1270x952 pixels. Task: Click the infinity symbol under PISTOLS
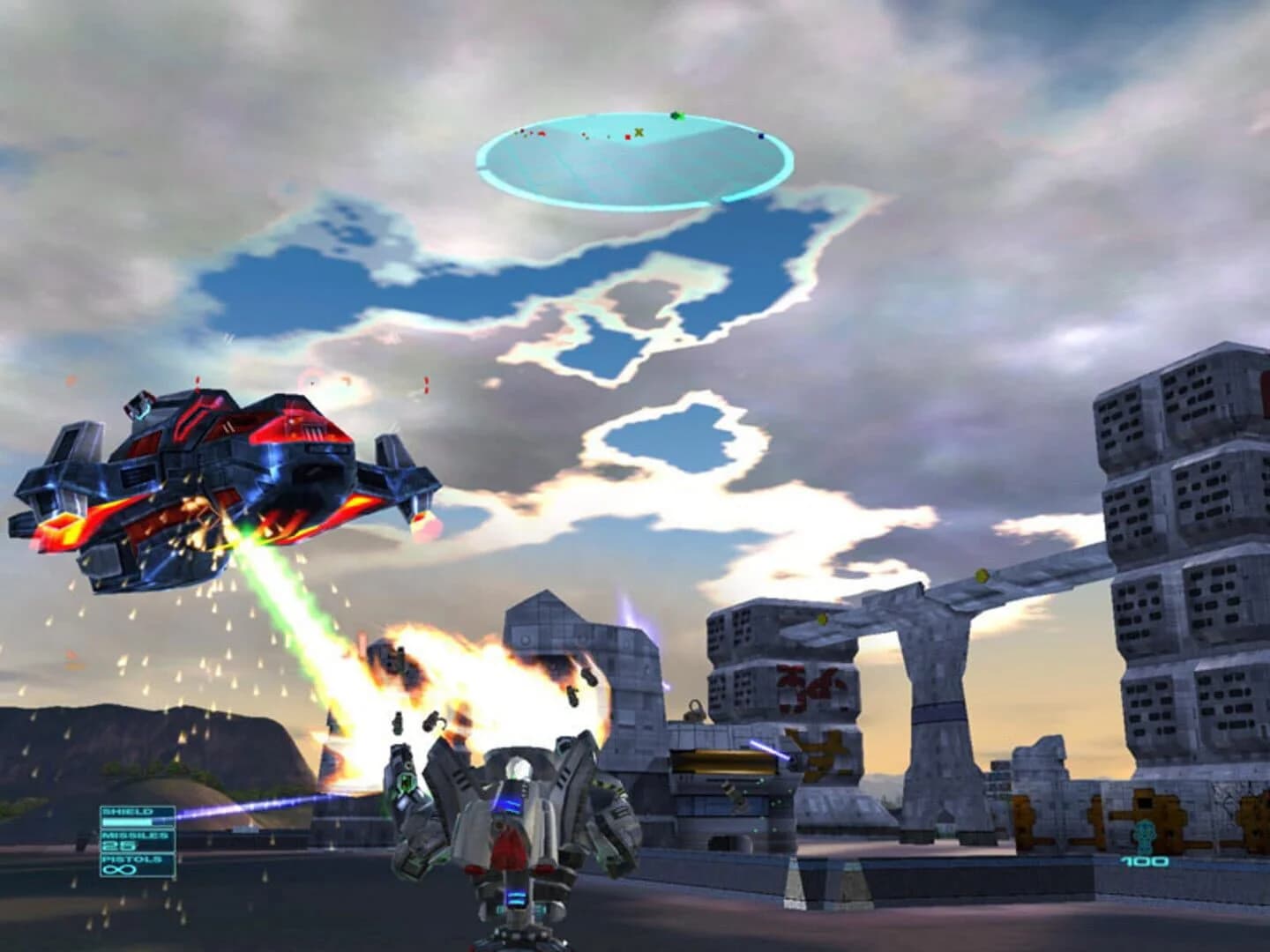click(x=120, y=870)
